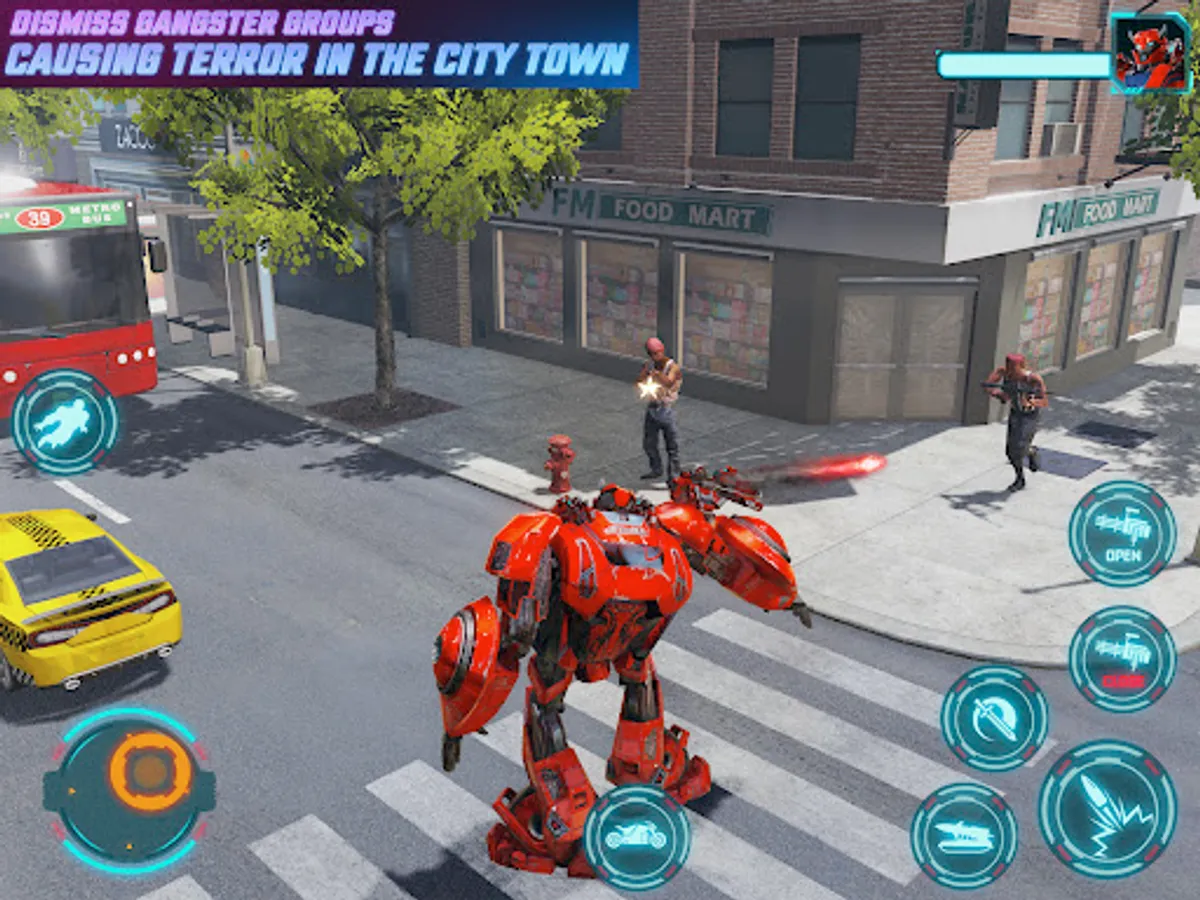This screenshot has width=1200, height=900.
Task: Transform into the tank mode
Action: click(964, 835)
